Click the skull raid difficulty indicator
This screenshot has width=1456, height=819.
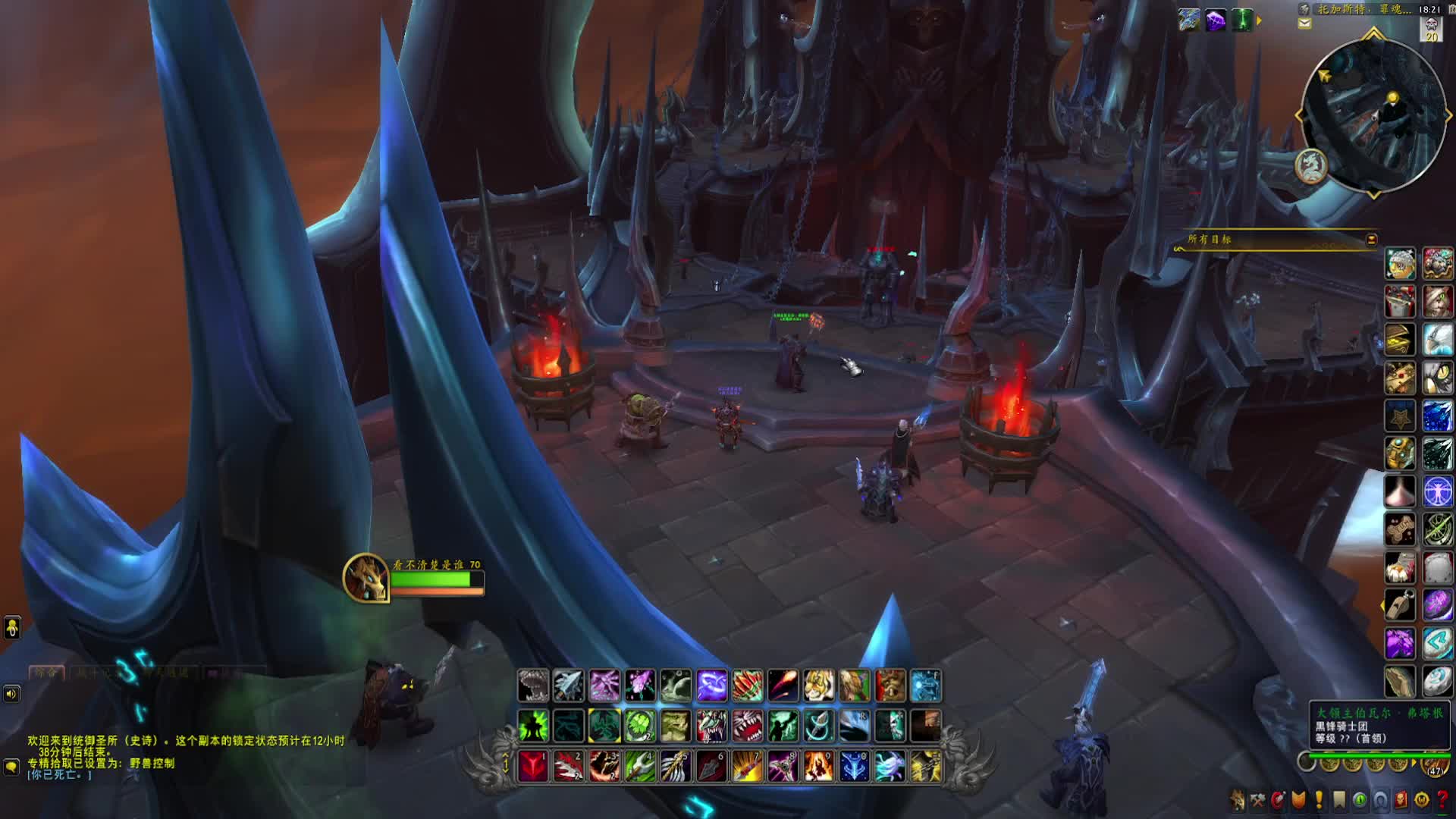(1431, 29)
